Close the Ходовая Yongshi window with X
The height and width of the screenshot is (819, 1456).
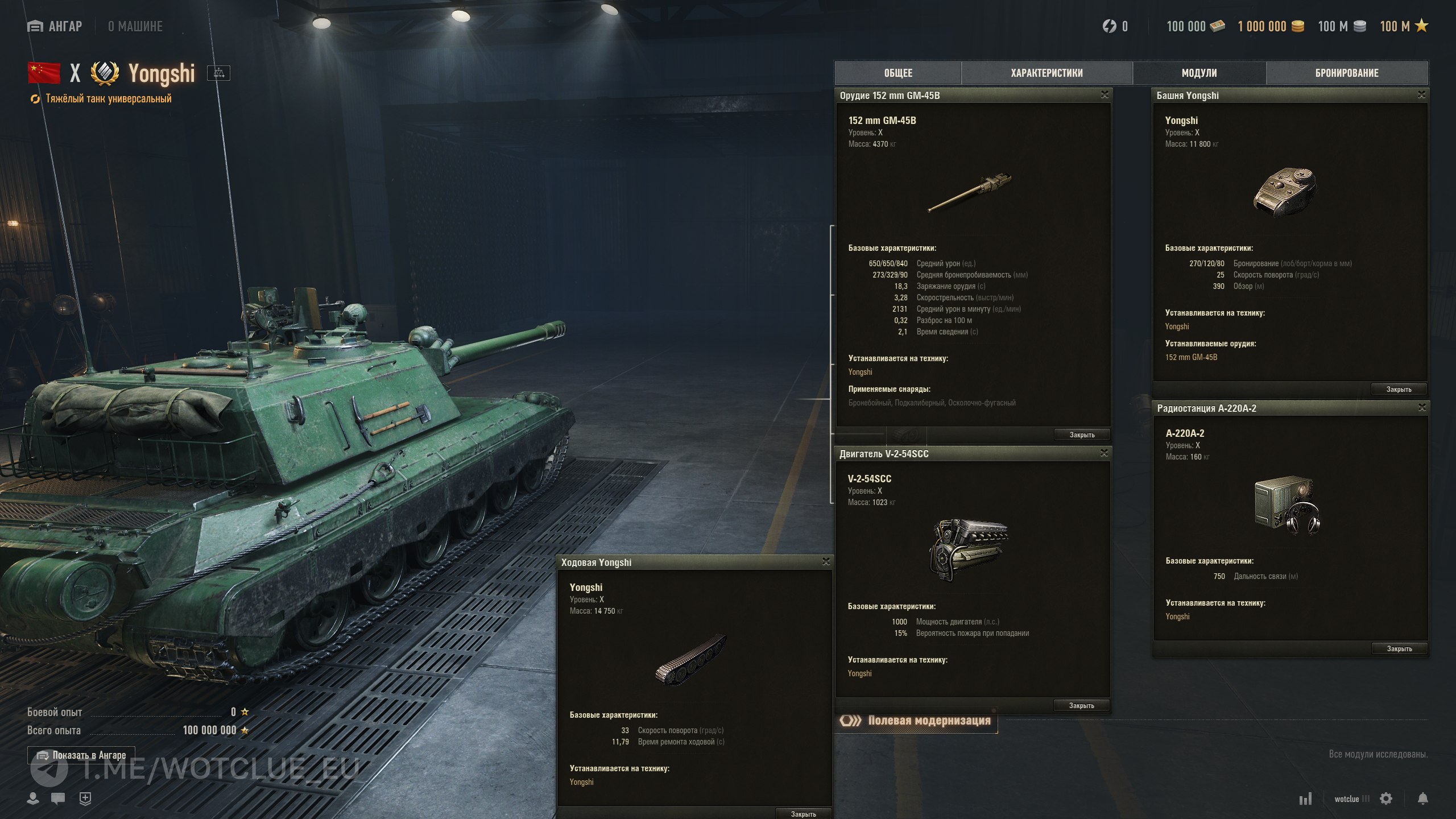click(x=826, y=562)
